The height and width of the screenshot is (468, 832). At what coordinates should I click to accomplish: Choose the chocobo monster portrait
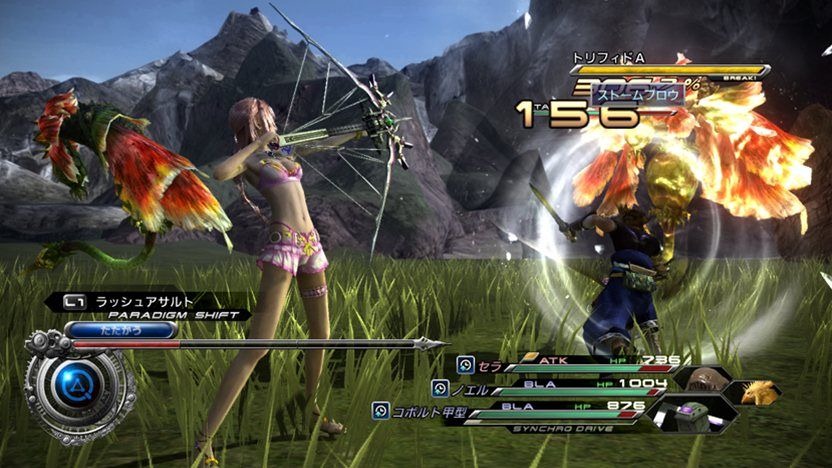coord(760,392)
